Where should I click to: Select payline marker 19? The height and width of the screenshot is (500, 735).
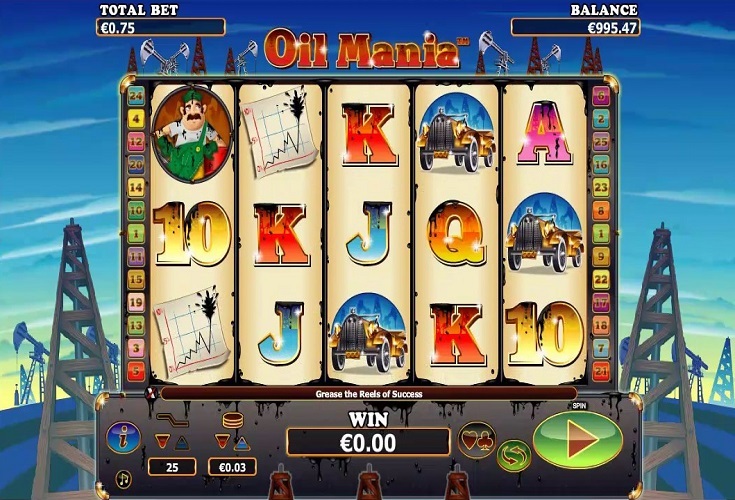(x=137, y=302)
